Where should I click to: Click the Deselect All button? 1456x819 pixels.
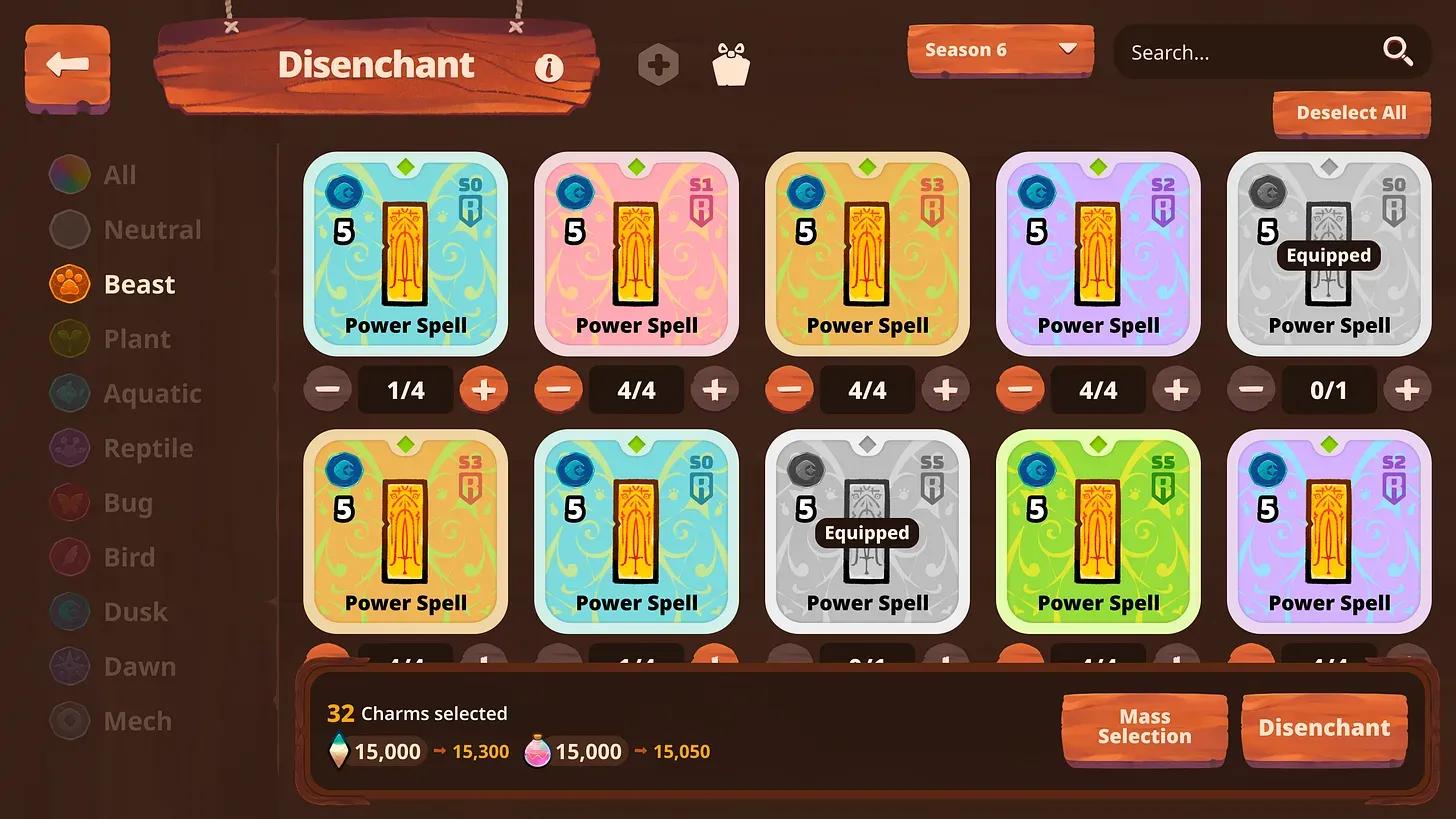tap(1351, 113)
